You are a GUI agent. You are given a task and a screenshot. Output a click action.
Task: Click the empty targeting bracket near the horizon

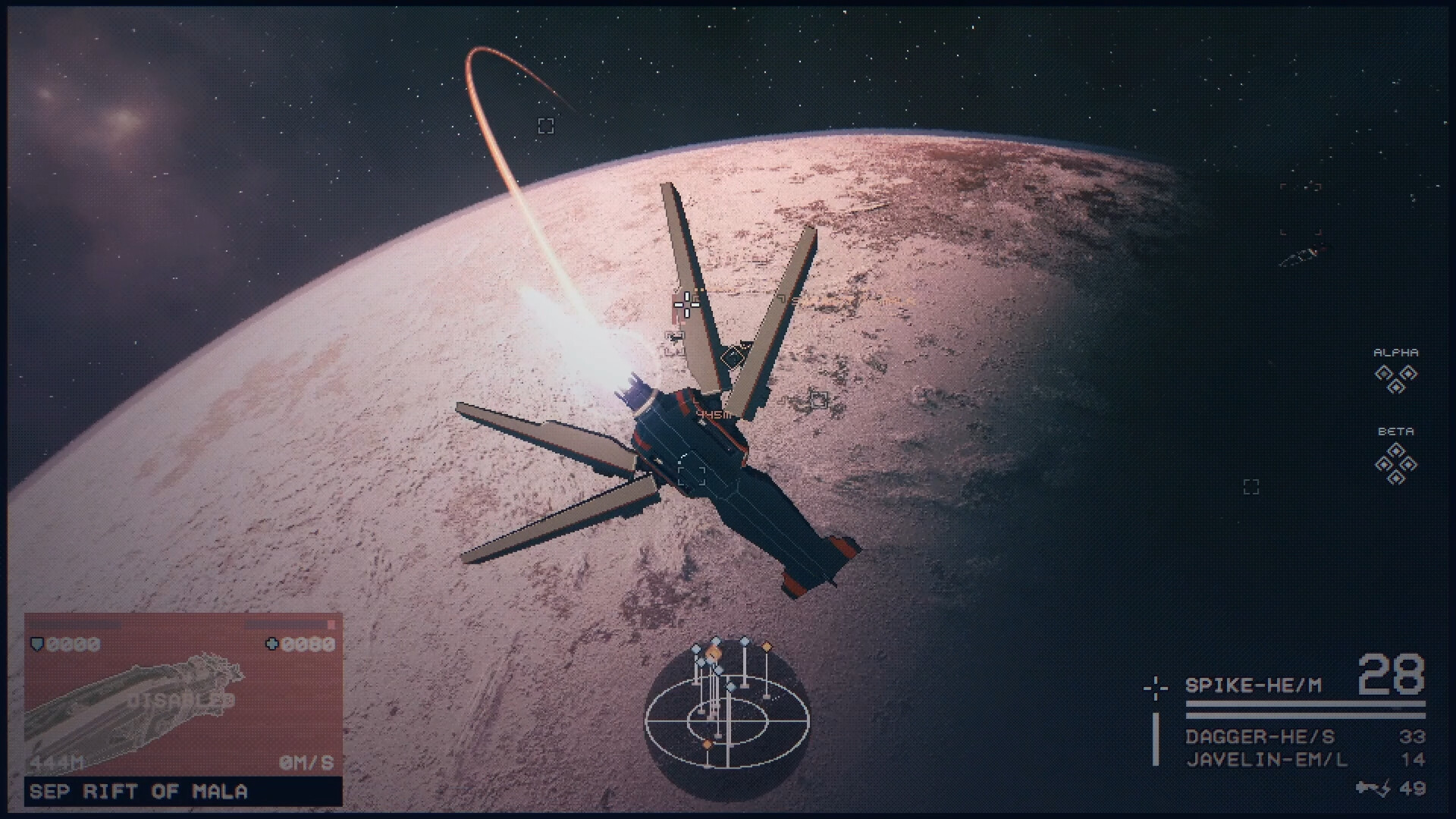pos(545,126)
